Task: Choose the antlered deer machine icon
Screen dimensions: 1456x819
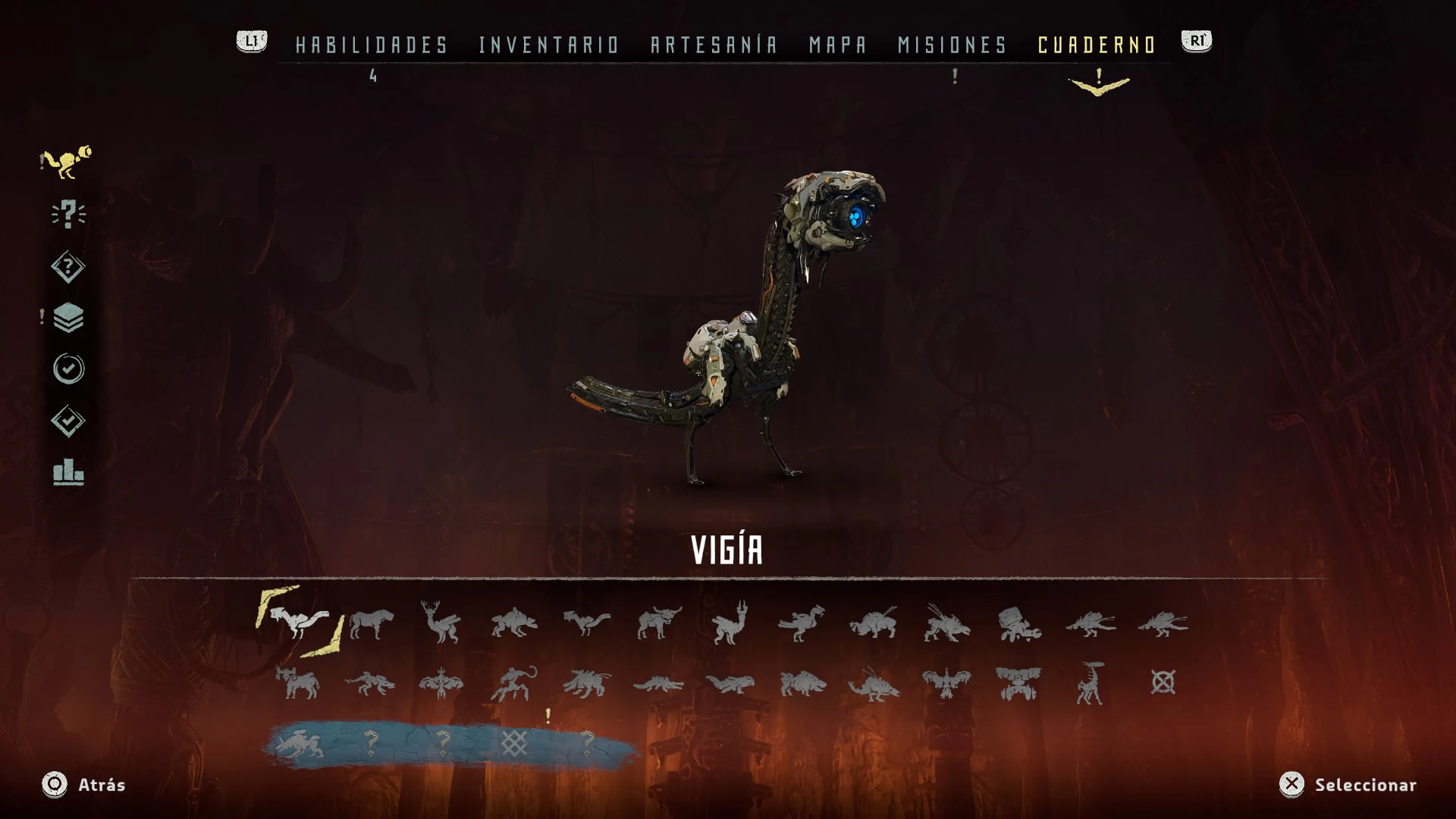Action: tap(441, 623)
